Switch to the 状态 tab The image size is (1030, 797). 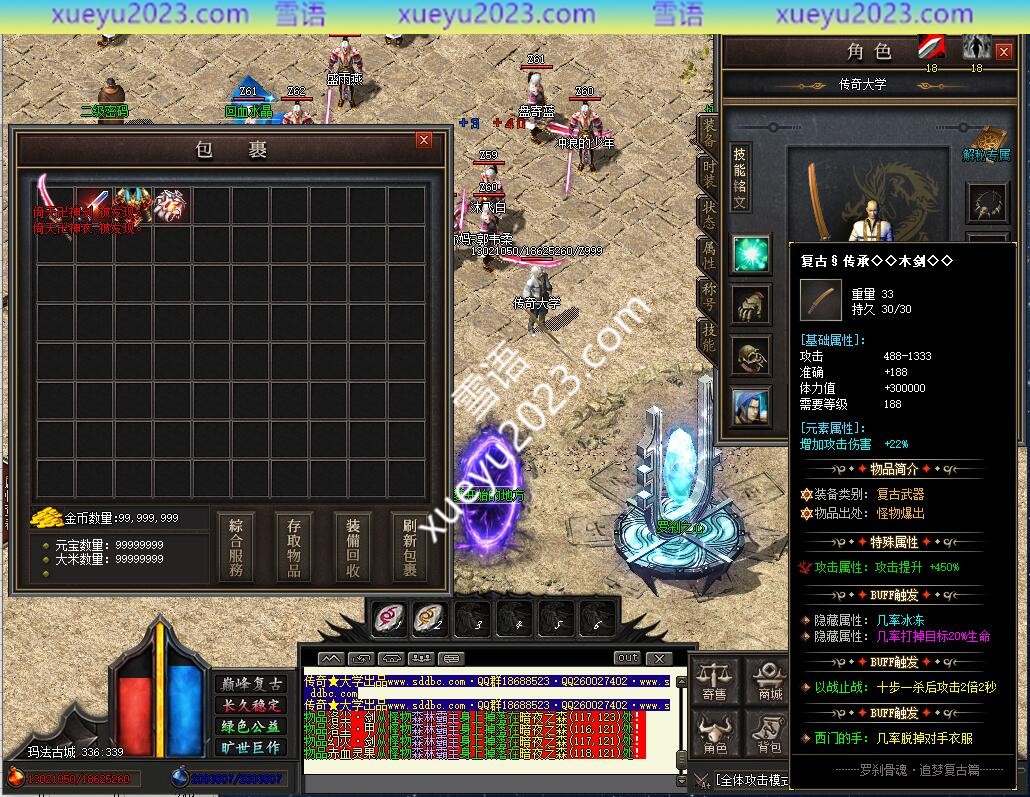(x=709, y=215)
